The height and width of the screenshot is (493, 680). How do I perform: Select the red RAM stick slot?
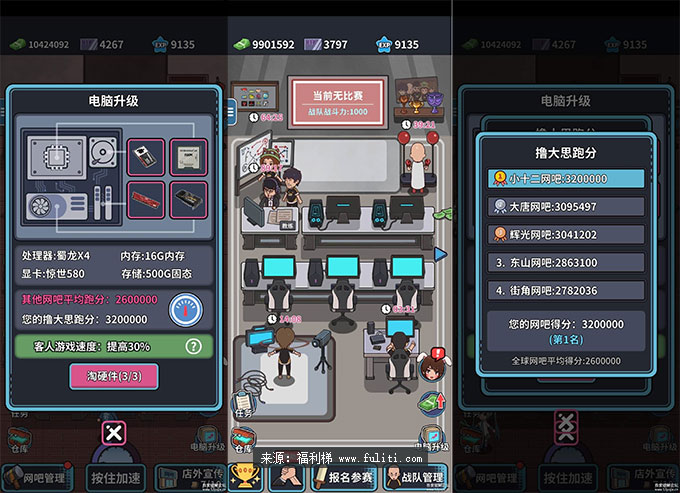[x=146, y=198]
